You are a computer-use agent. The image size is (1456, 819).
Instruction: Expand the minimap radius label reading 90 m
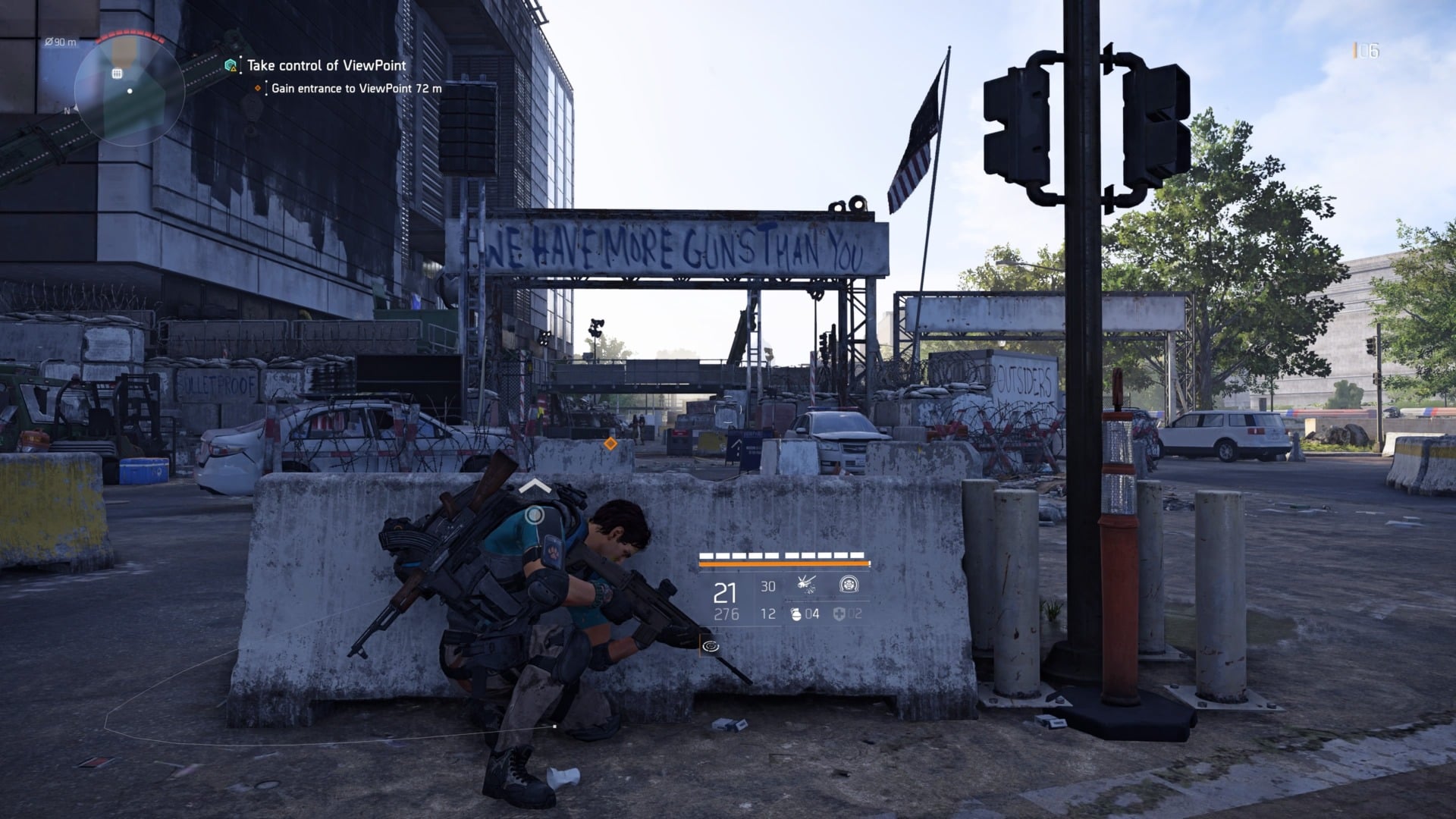61,42
